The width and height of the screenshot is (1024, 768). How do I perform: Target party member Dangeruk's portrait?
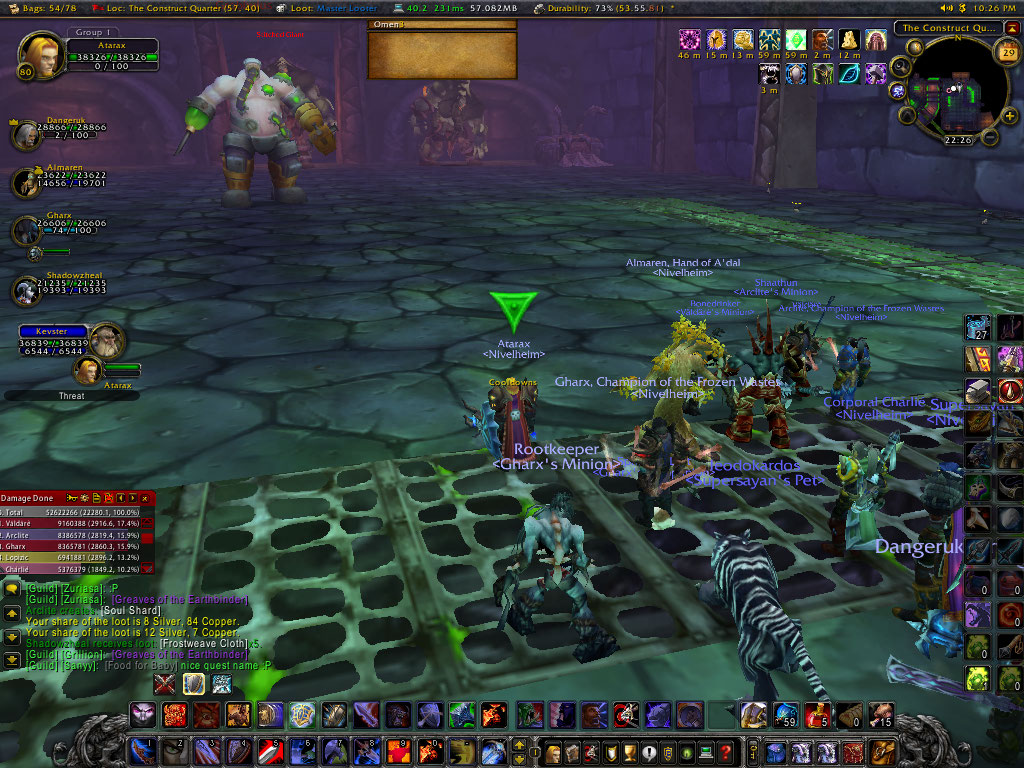(26, 135)
